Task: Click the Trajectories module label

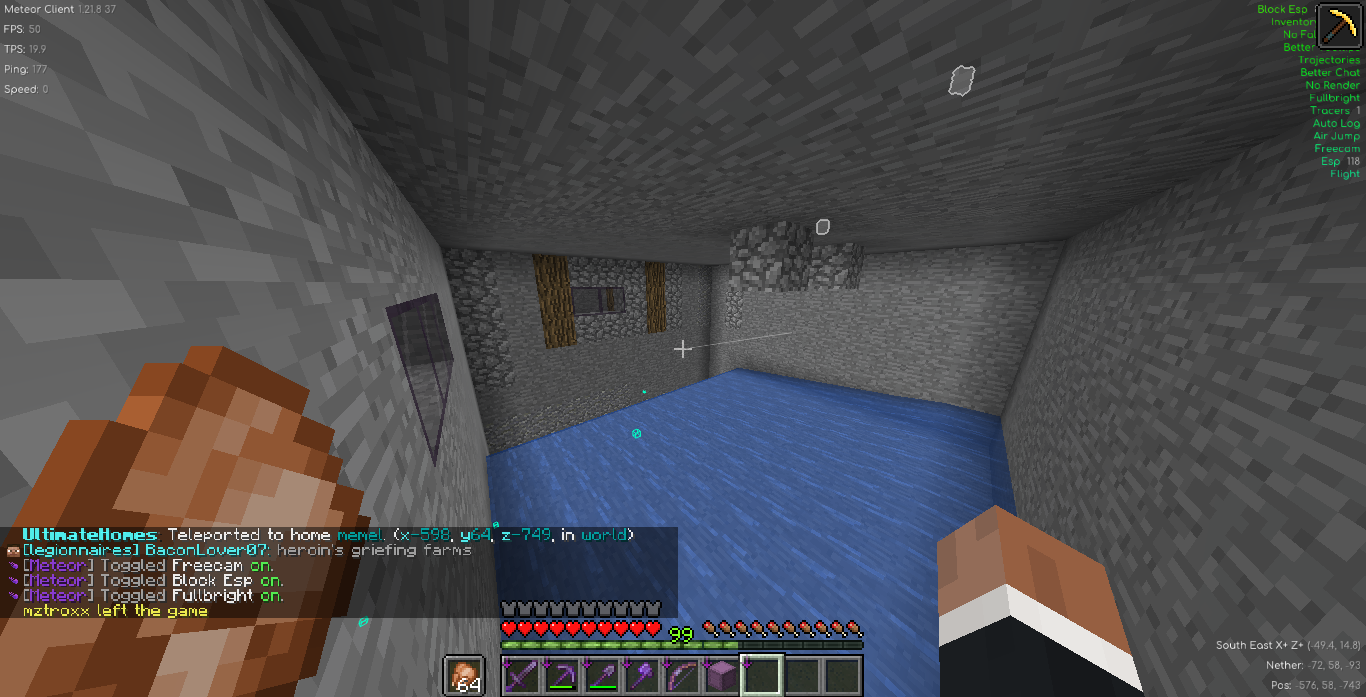Action: coord(1329,60)
